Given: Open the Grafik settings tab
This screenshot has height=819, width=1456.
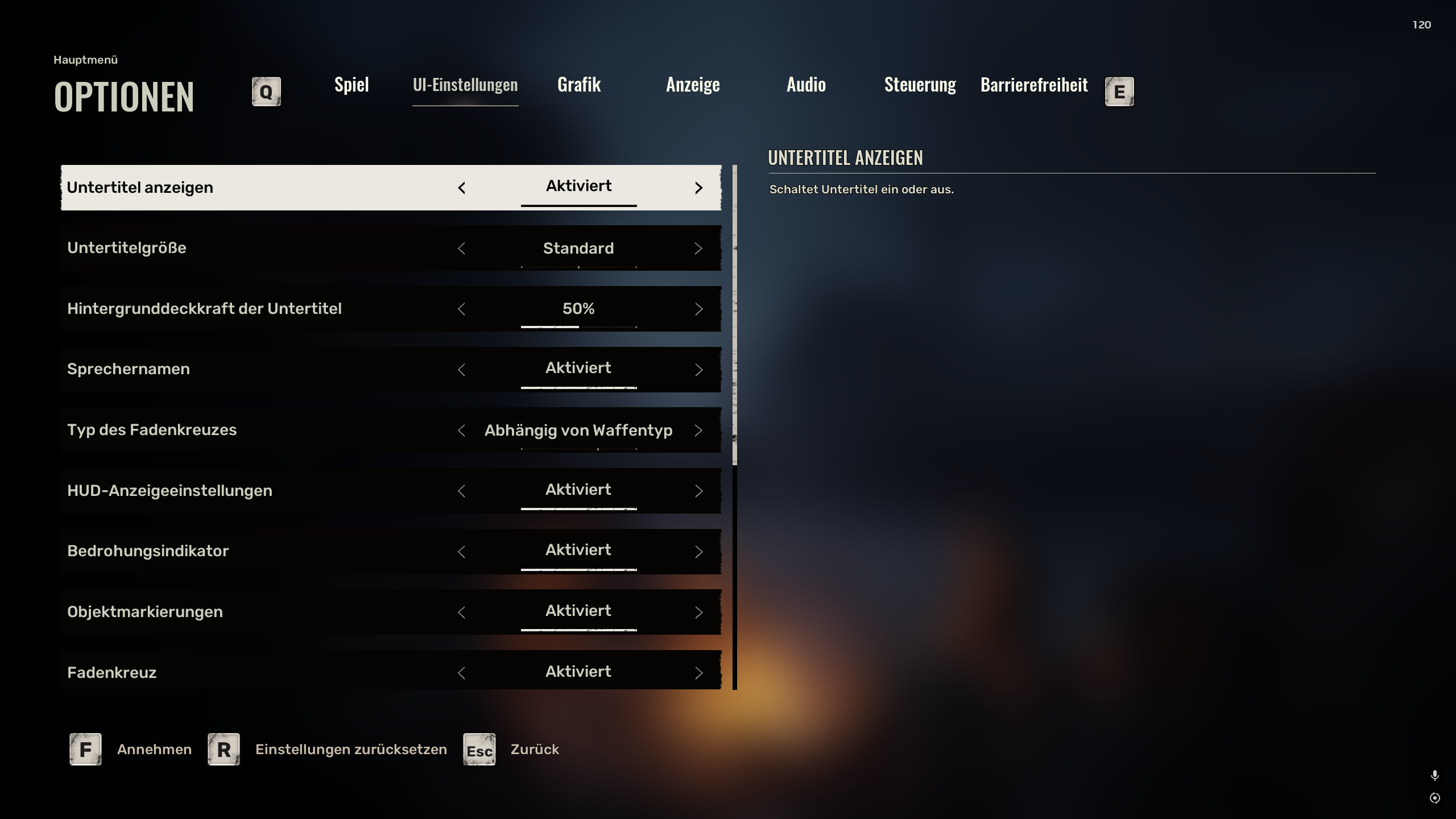Looking at the screenshot, I should click(x=579, y=85).
